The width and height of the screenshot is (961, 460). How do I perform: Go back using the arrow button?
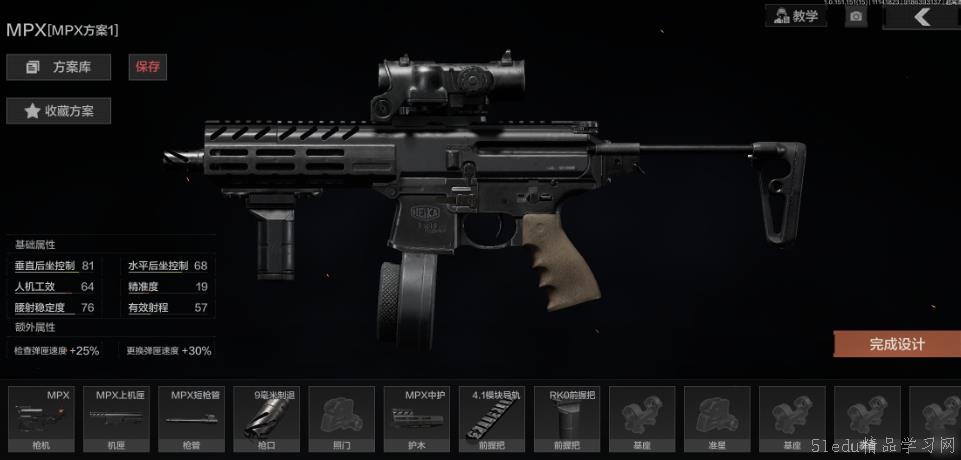click(x=922, y=17)
